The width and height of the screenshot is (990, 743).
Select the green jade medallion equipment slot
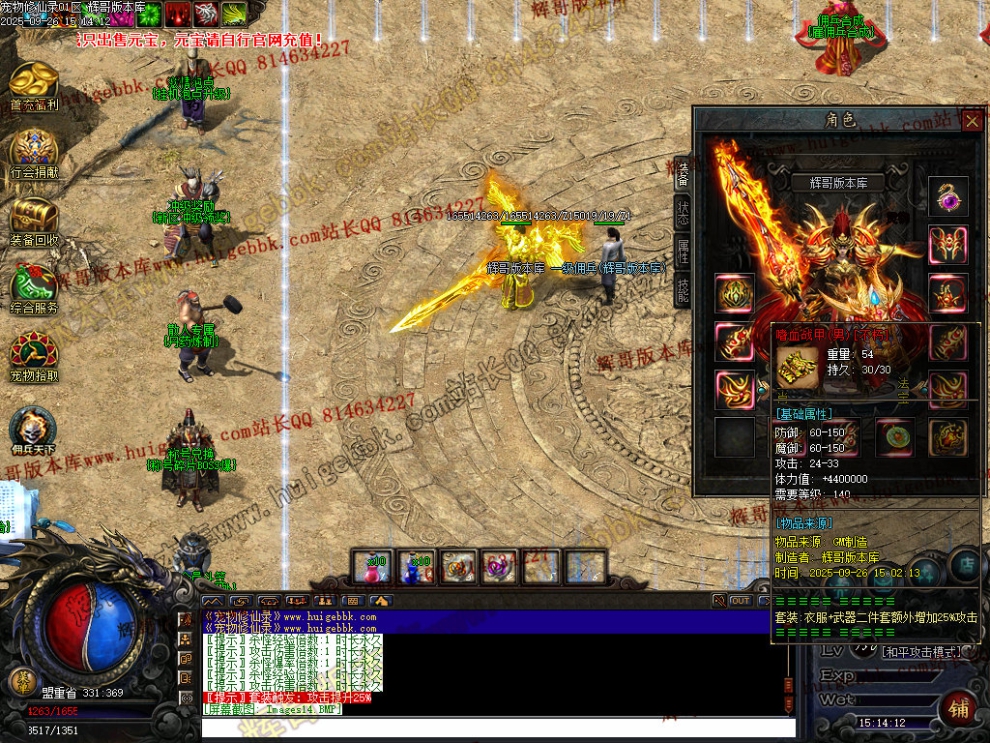pyautogui.click(x=894, y=438)
